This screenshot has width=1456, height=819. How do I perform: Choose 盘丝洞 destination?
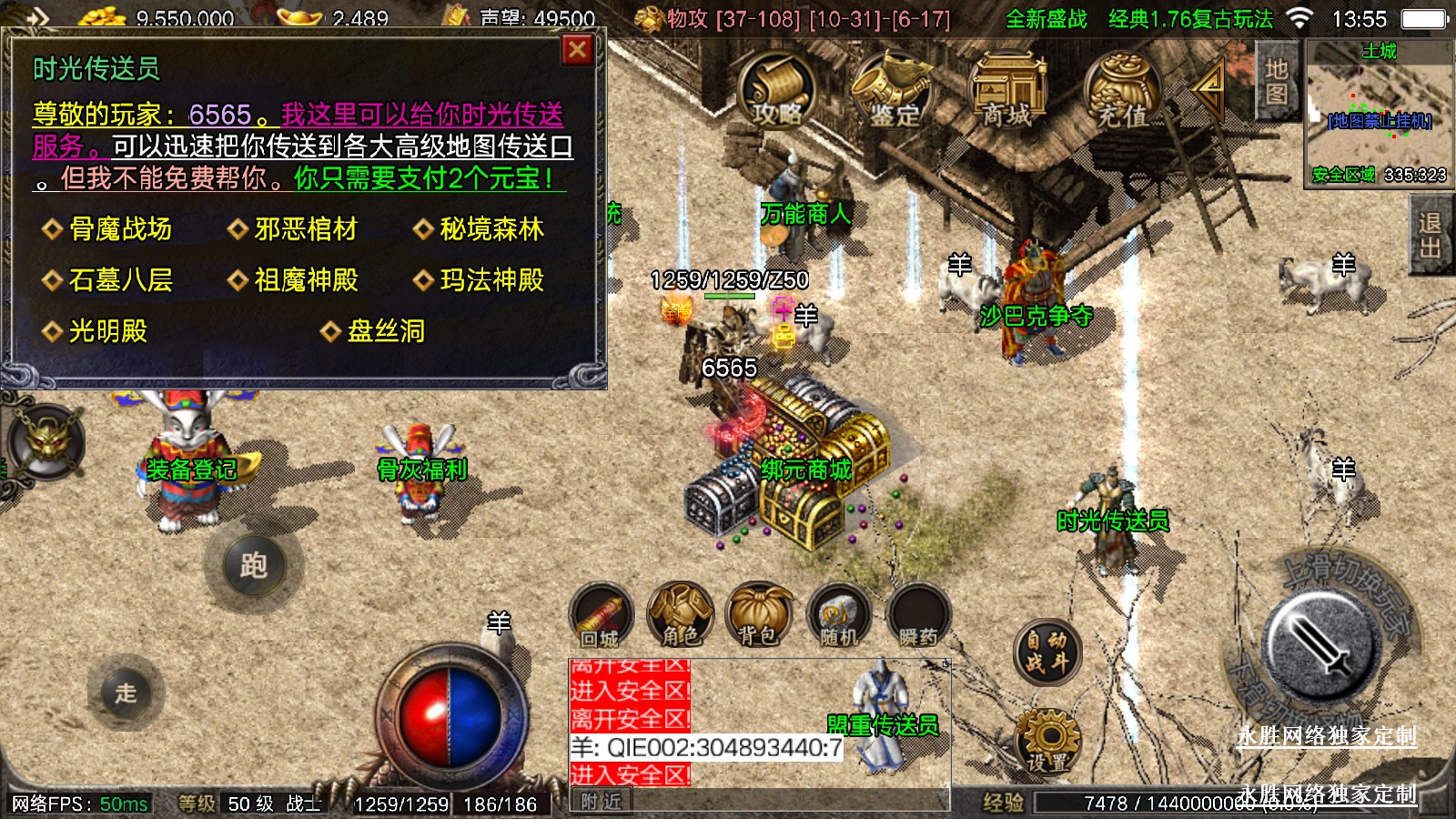[386, 331]
